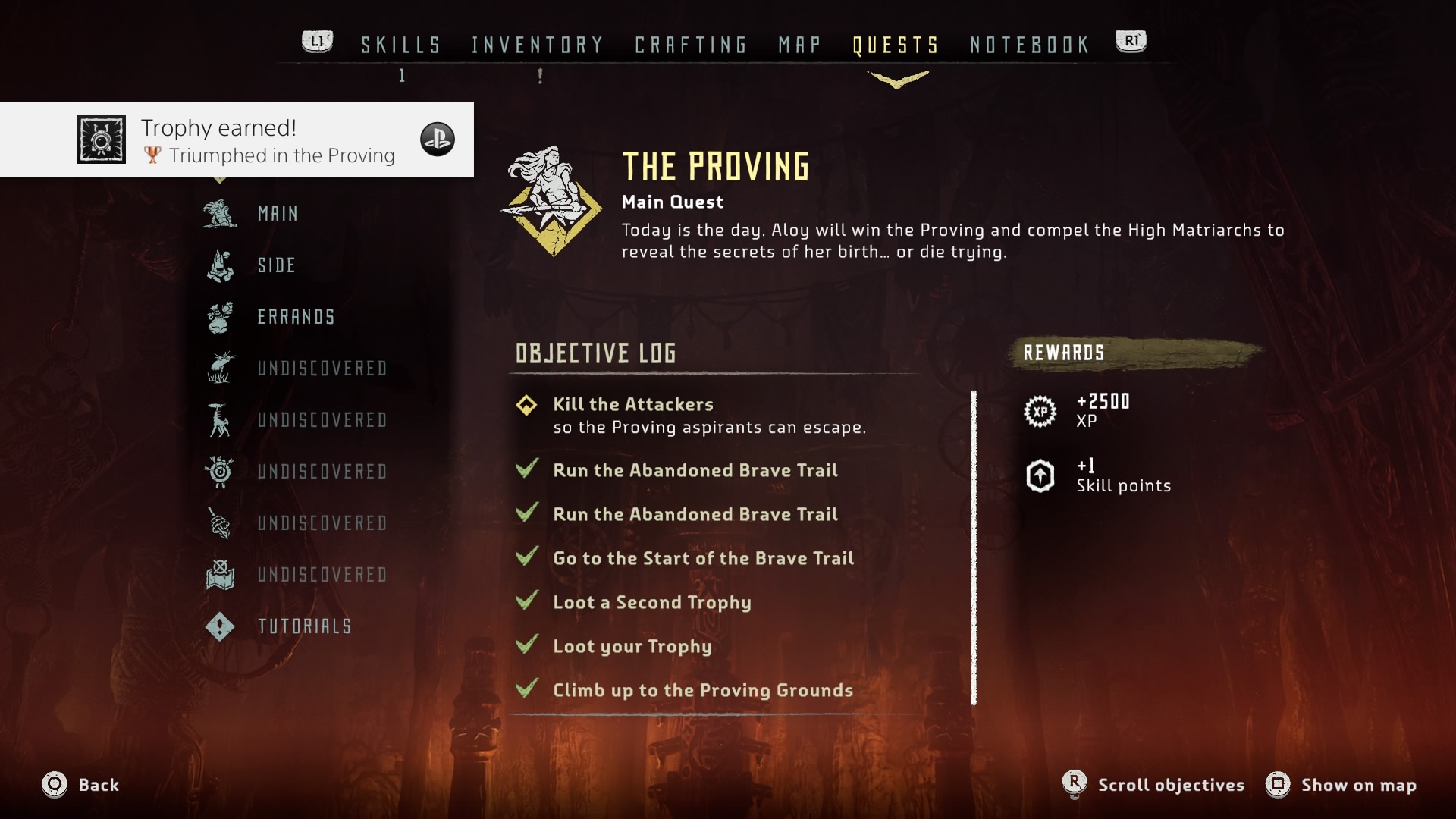
Task: Switch to the Notebook tab
Action: (1030, 45)
